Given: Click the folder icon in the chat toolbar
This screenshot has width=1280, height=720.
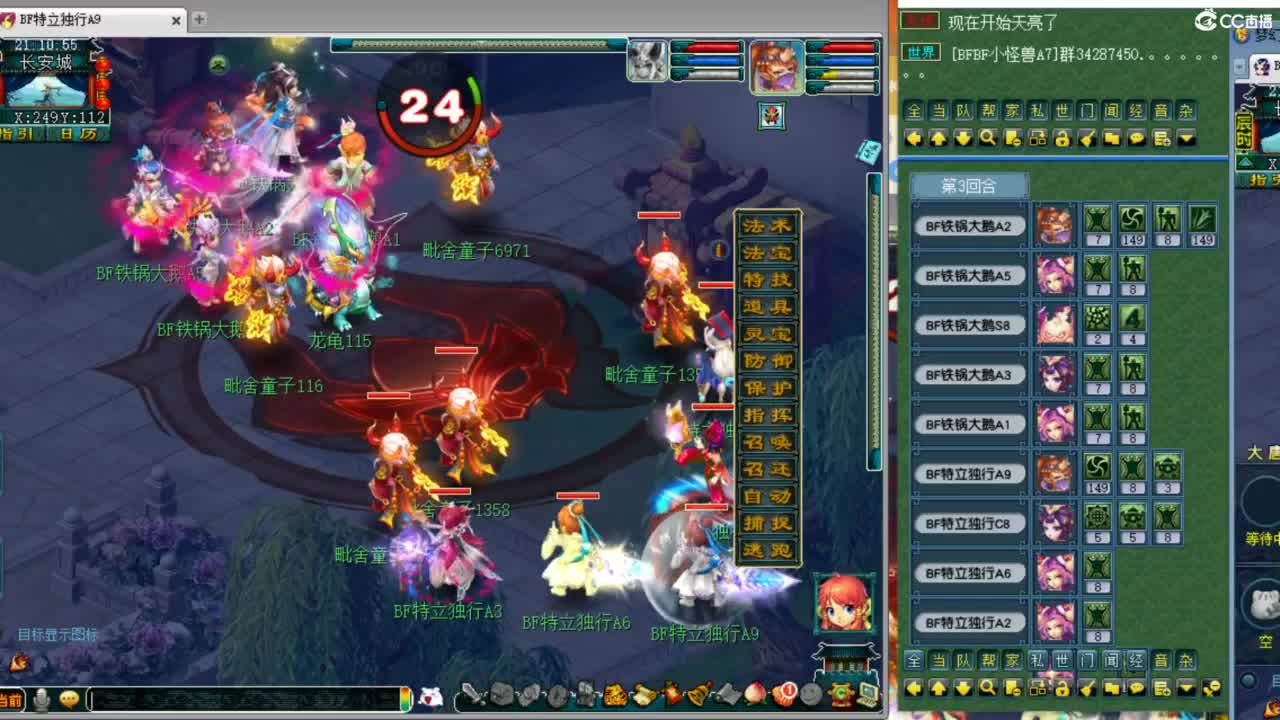Looking at the screenshot, I should [x=1111, y=140].
